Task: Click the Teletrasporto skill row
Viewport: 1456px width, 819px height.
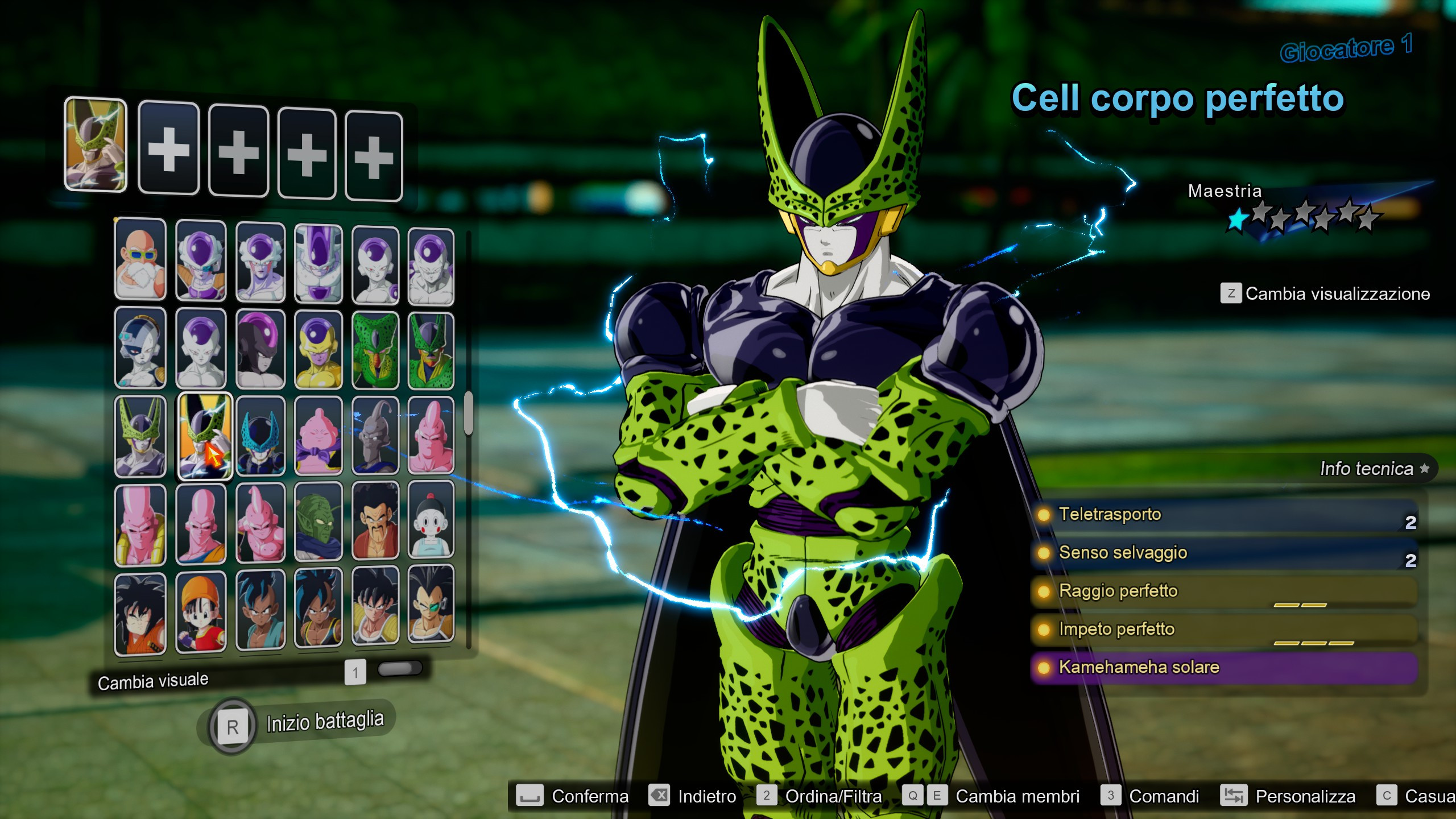Action: click(x=1223, y=515)
